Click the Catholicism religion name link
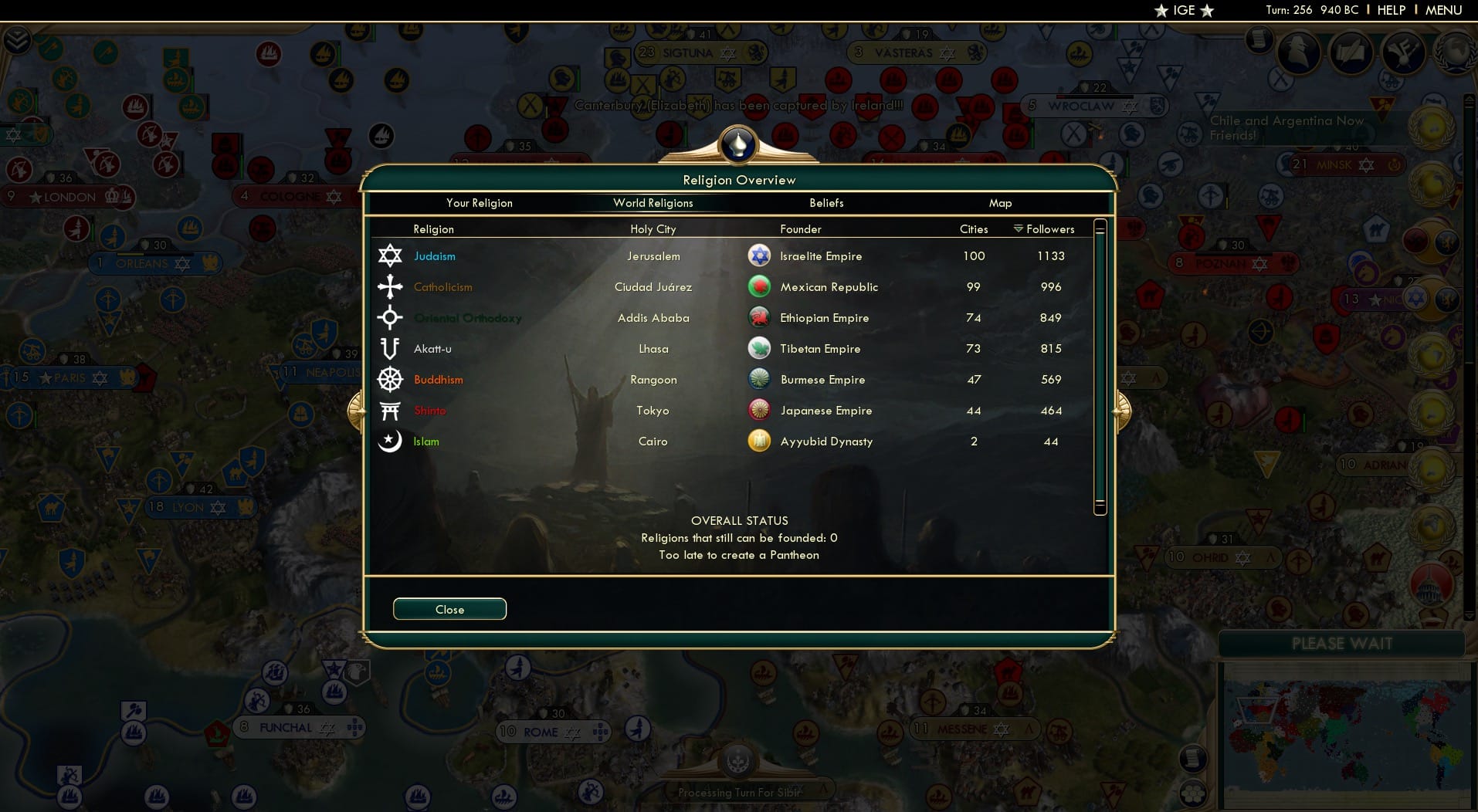 (443, 286)
